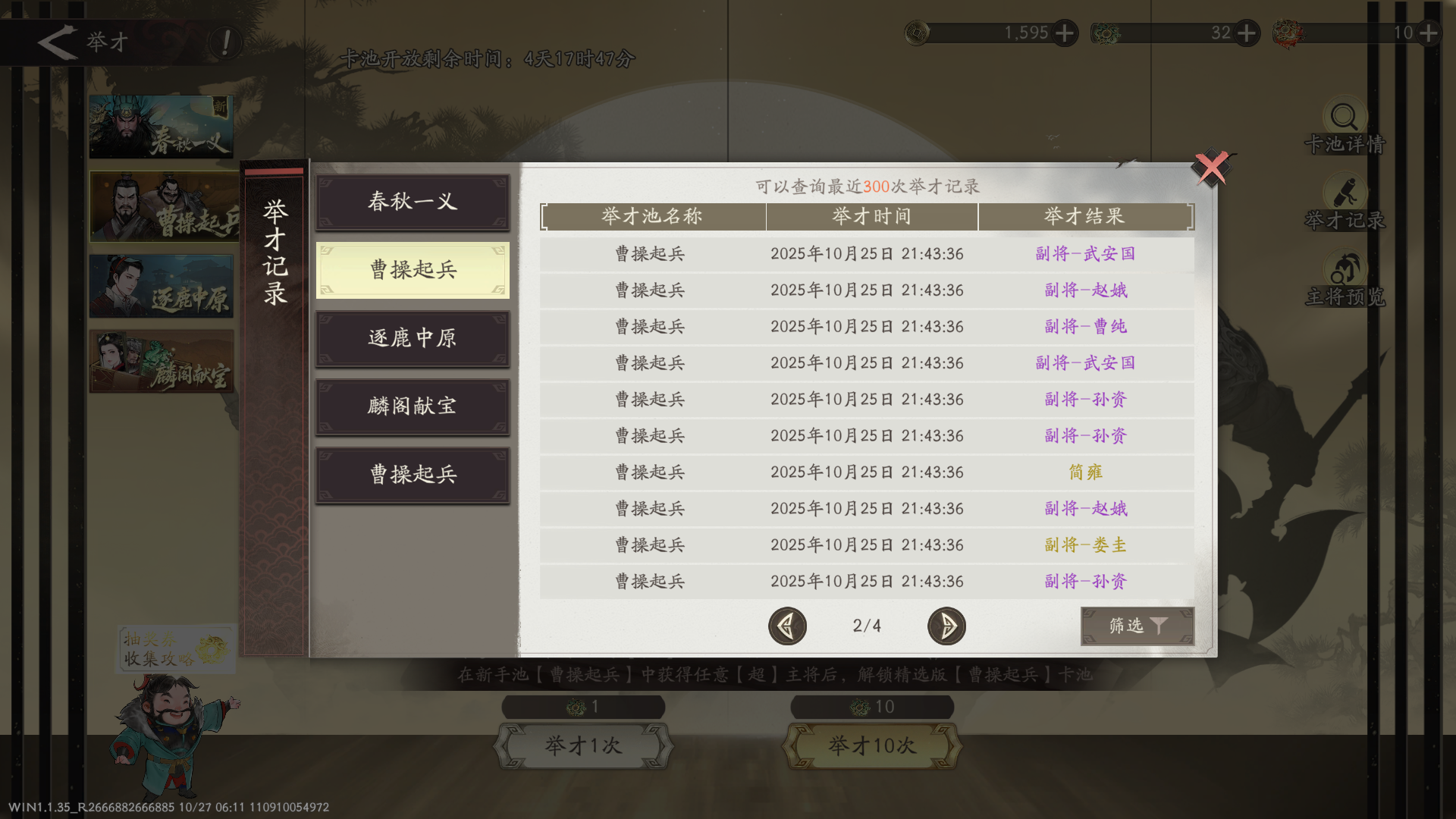Select the 曹操起兵 banner thumbnail on left
Viewport: 1456px width, 819px height.
(x=162, y=206)
